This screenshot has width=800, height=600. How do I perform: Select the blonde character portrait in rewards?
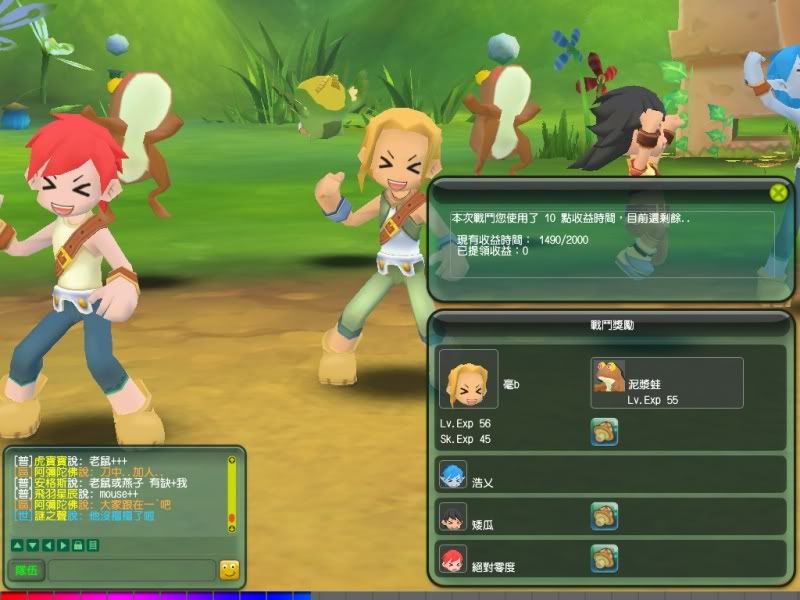point(468,379)
